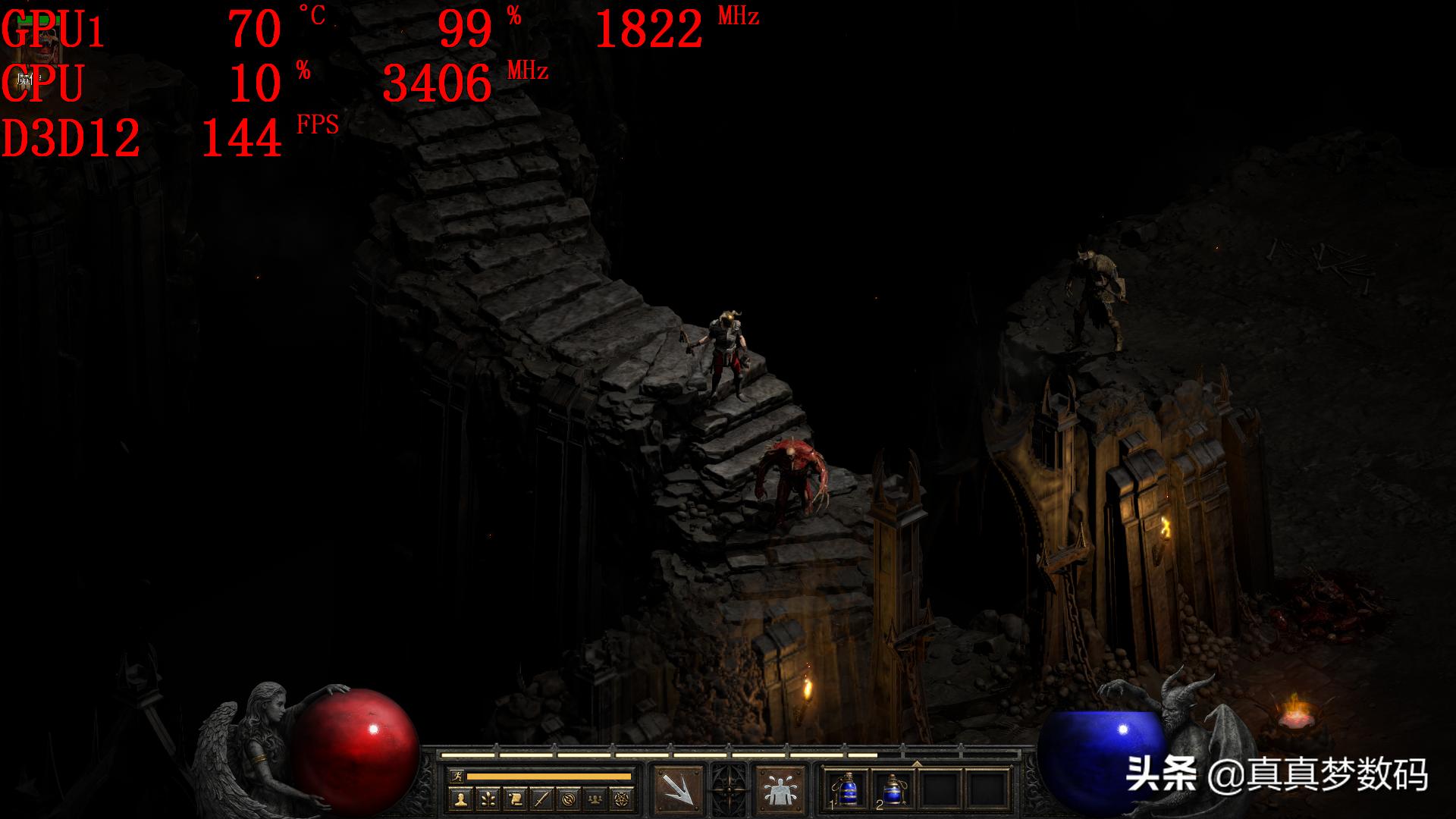Use the mana potion in belt slot 1
The image size is (1456, 819).
(x=847, y=790)
